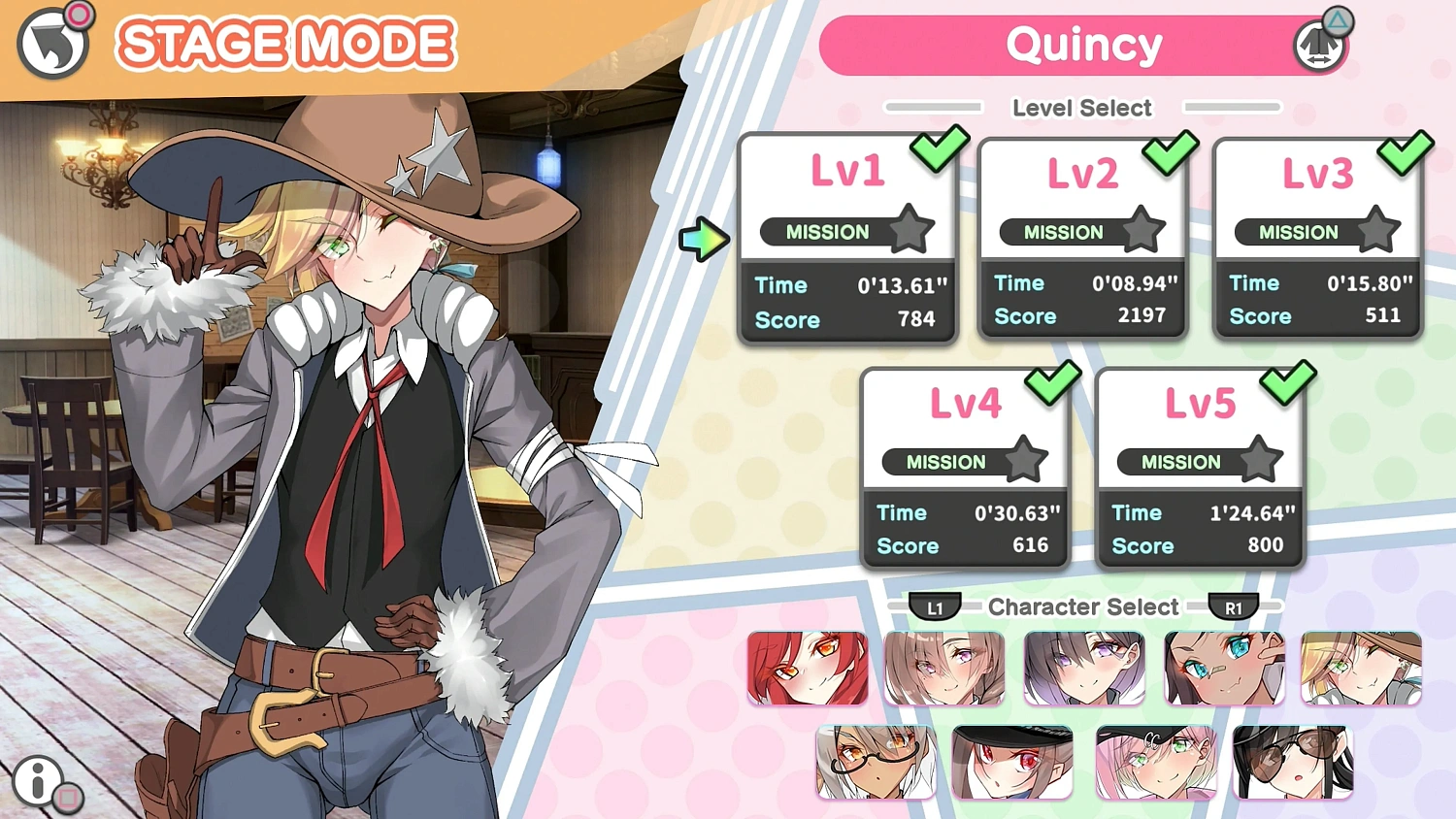The image size is (1456, 819).
Task: Click the green checkmark on the Lv1 card
Action: (939, 150)
